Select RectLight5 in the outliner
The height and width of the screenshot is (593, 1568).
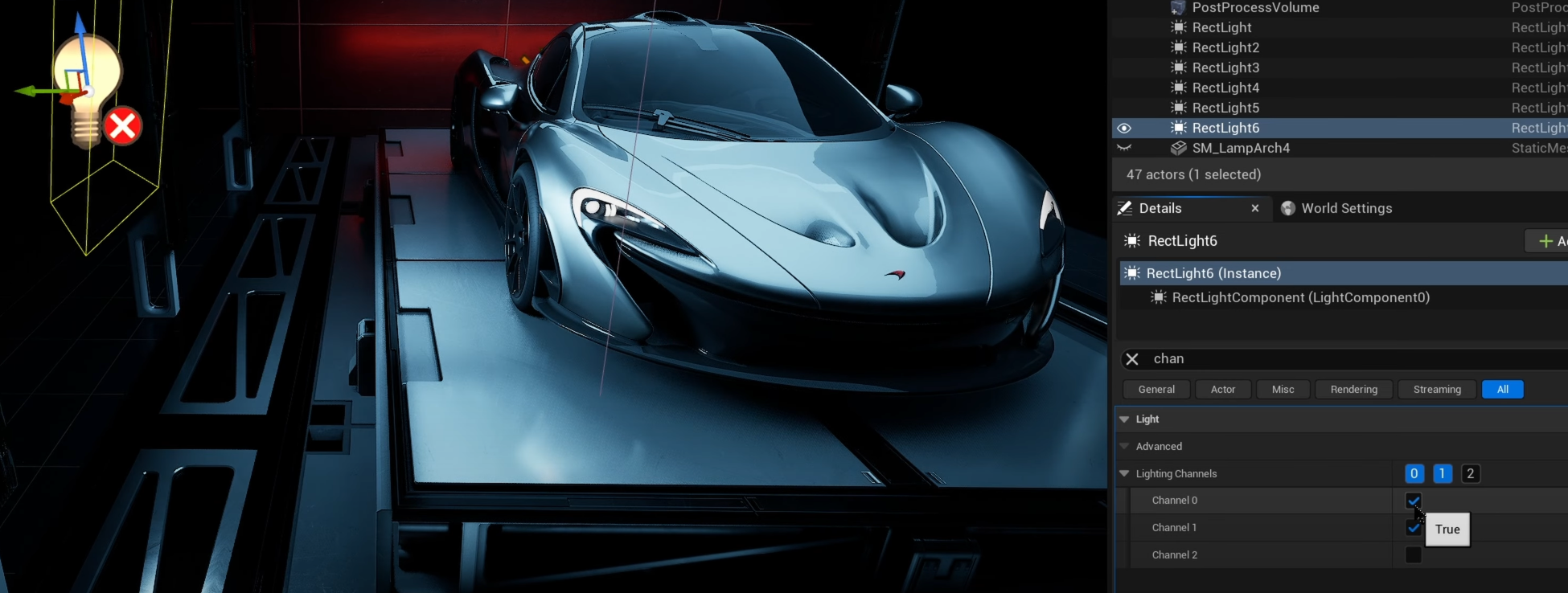point(1225,108)
